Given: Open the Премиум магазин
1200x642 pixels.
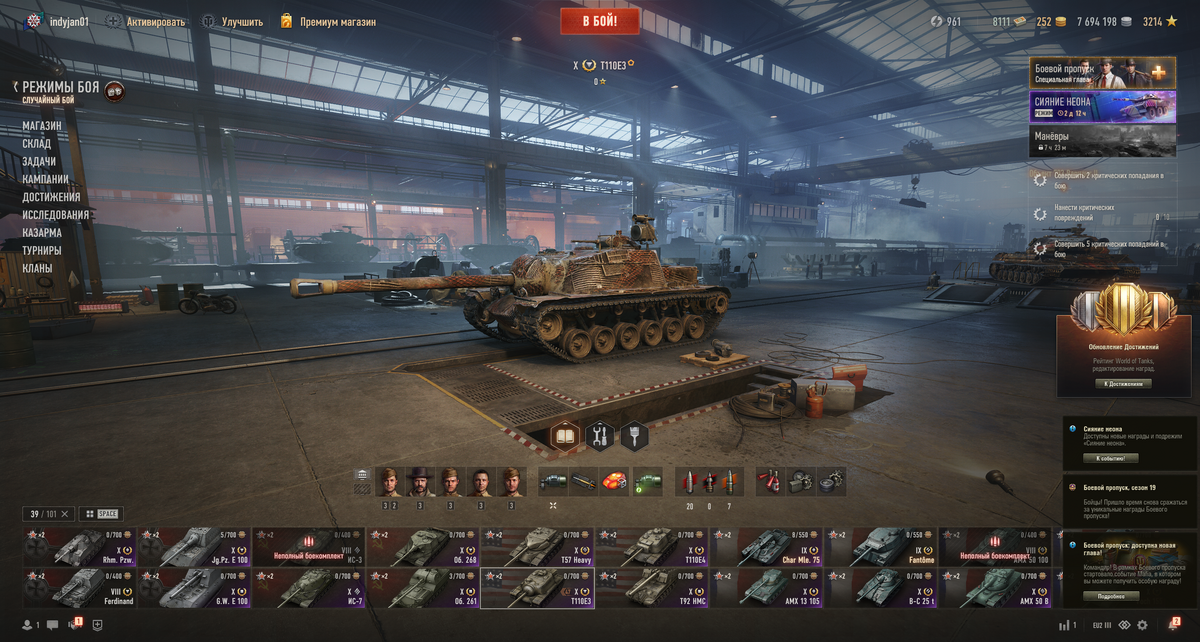Looking at the screenshot, I should (x=337, y=21).
